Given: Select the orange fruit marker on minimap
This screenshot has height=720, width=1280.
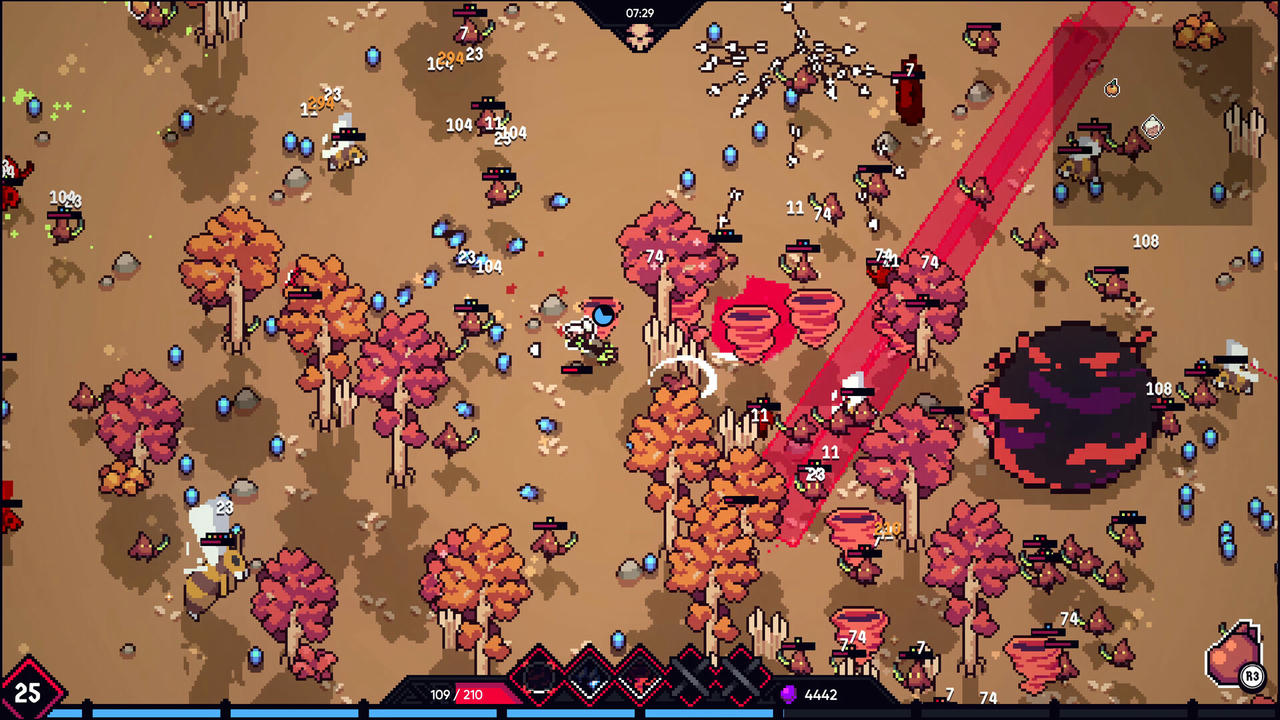Looking at the screenshot, I should (1112, 89).
